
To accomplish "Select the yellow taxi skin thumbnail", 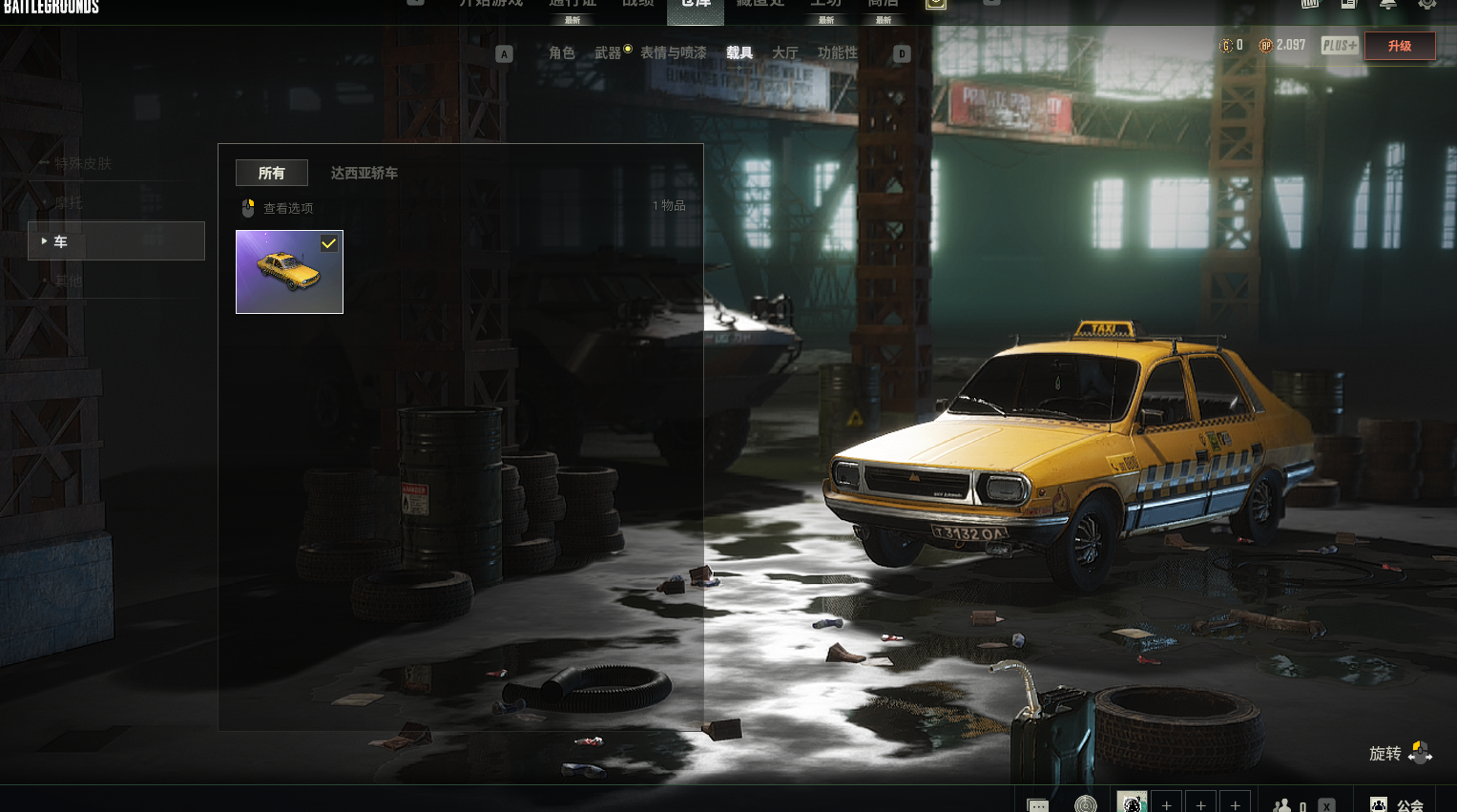I will coord(289,272).
